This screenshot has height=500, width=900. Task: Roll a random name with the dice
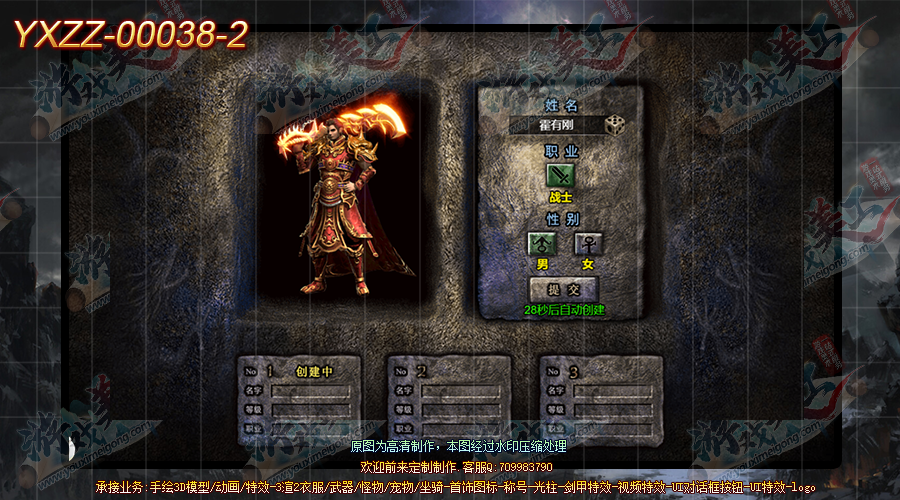pyautogui.click(x=616, y=125)
